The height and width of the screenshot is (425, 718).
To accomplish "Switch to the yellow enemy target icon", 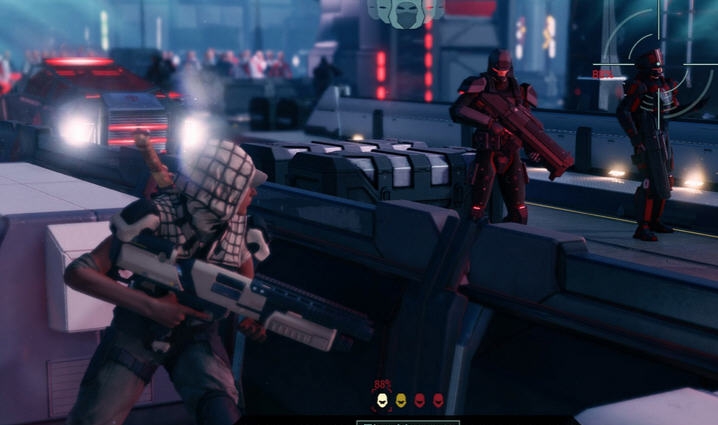I will click(x=400, y=401).
